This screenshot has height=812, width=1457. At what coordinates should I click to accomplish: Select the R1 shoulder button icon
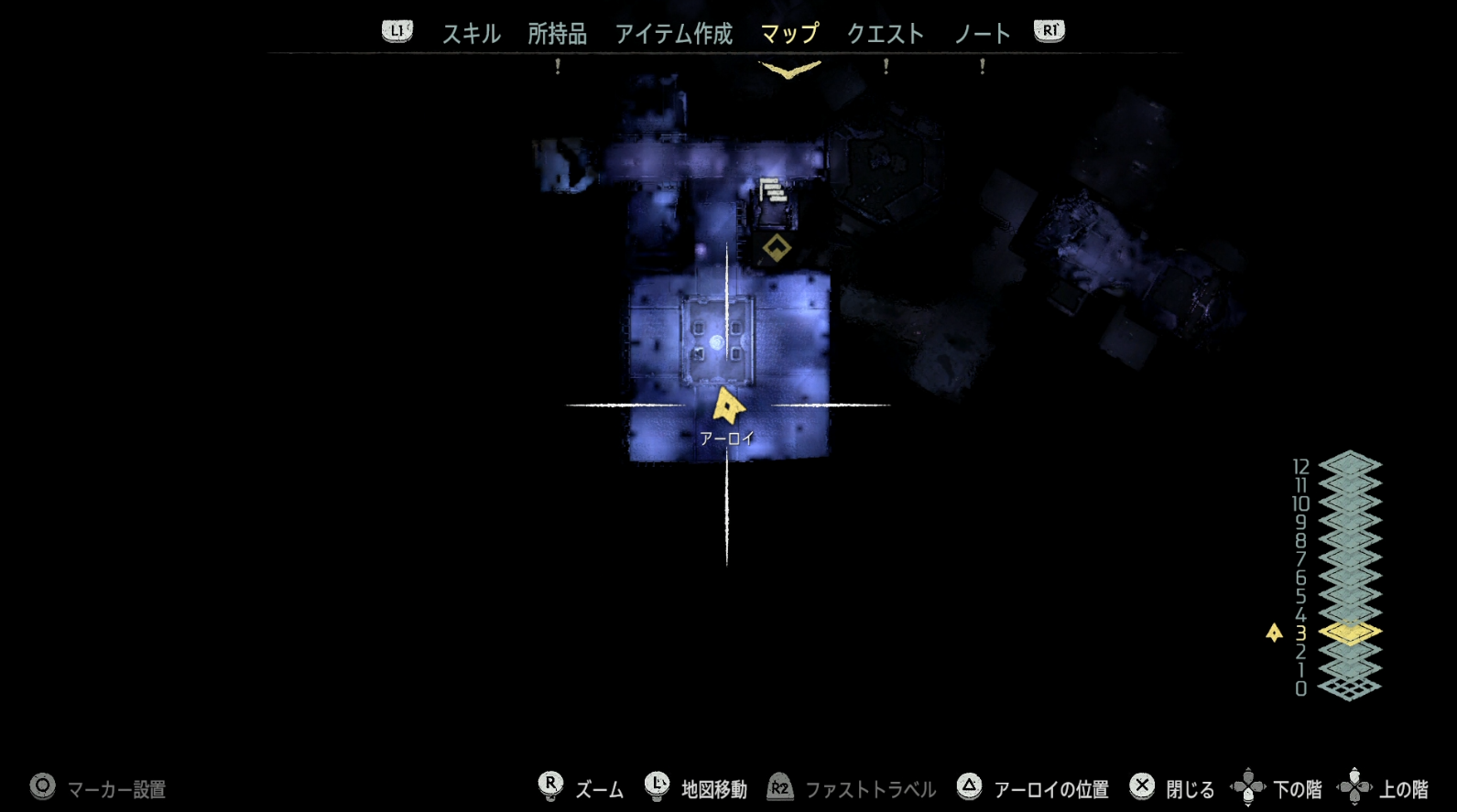(x=1048, y=29)
